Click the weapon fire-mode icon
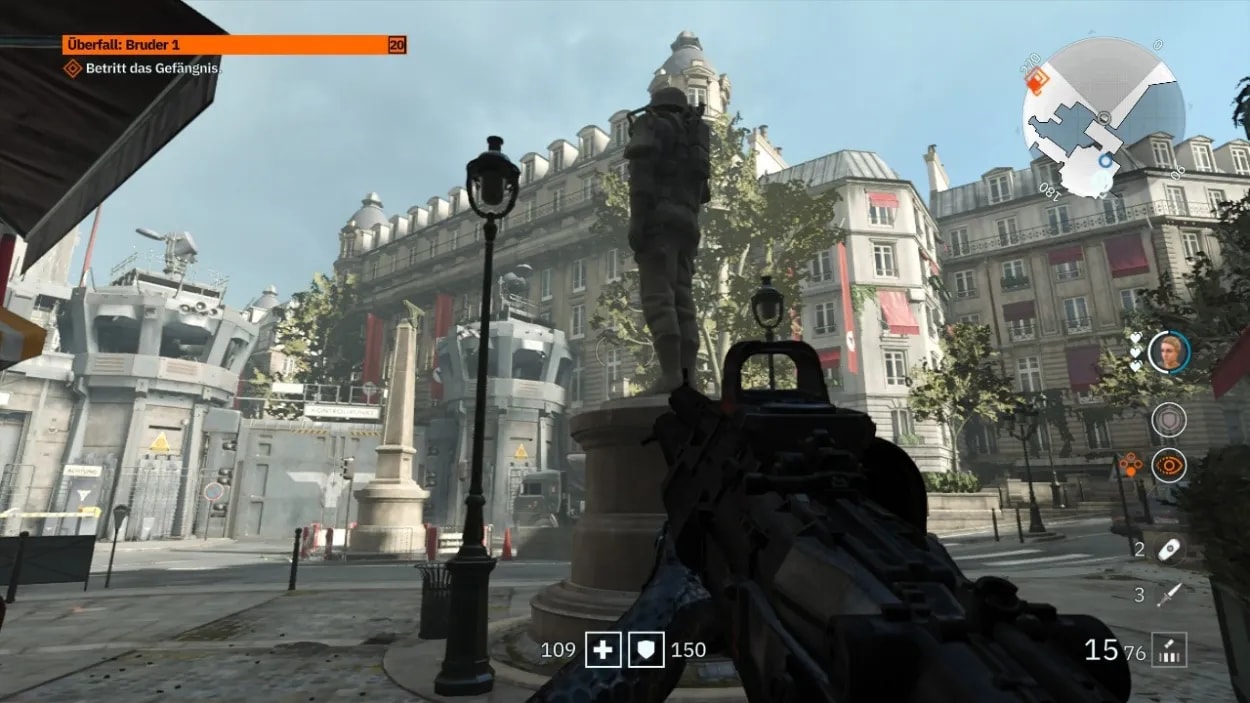Image resolution: width=1250 pixels, height=703 pixels. (x=1166, y=651)
